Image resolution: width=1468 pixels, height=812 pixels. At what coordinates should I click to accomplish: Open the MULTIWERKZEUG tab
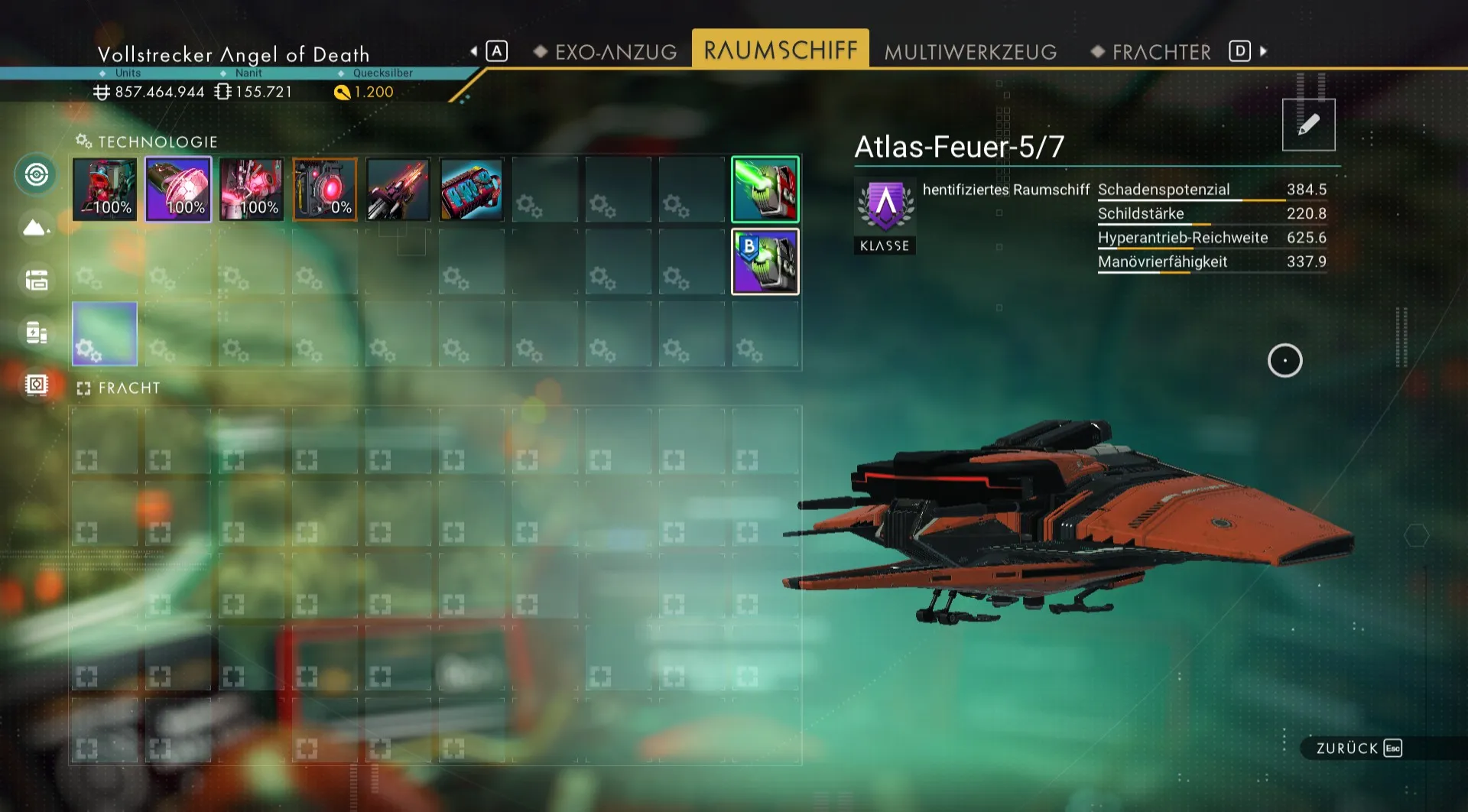tap(970, 52)
